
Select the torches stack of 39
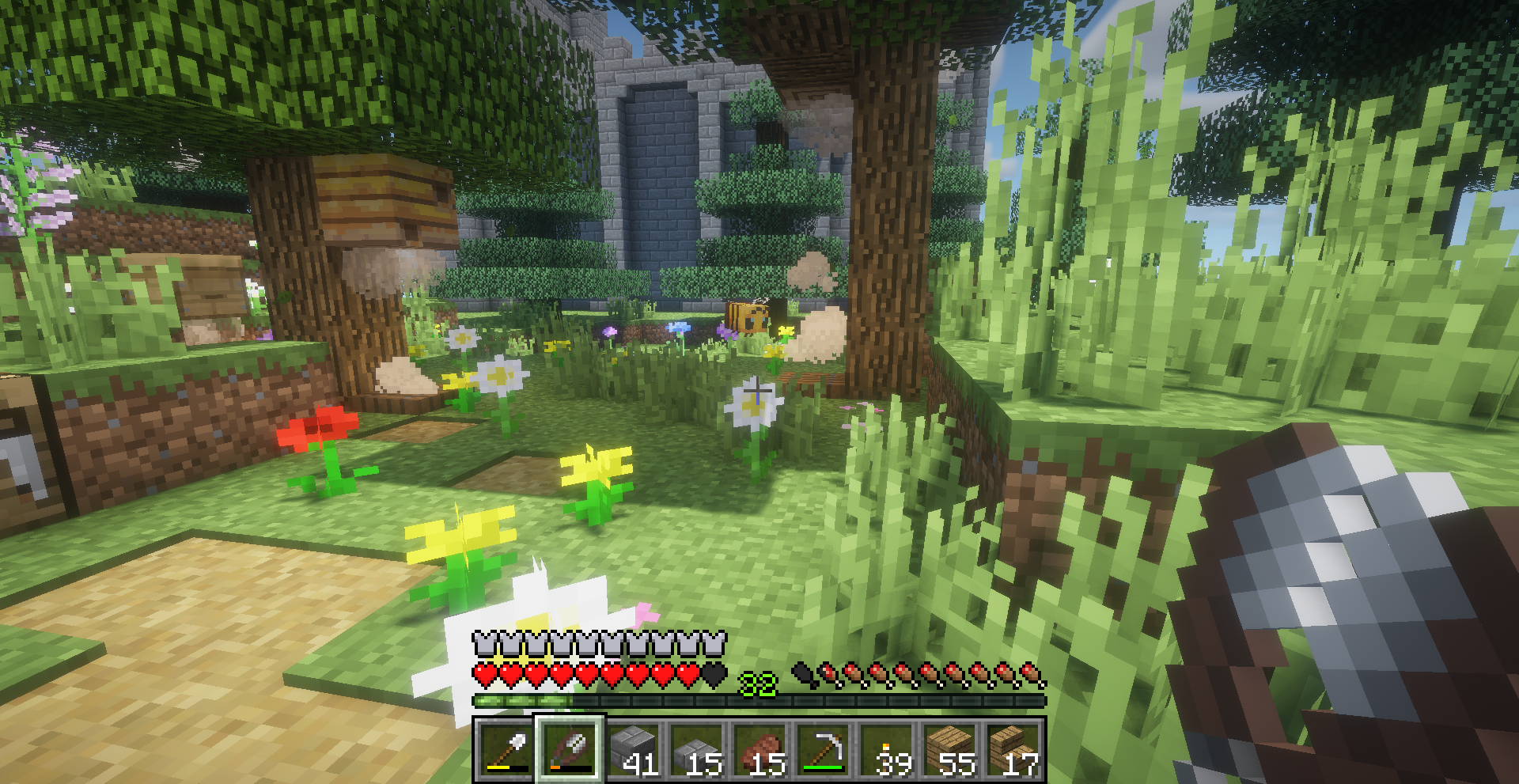886,749
